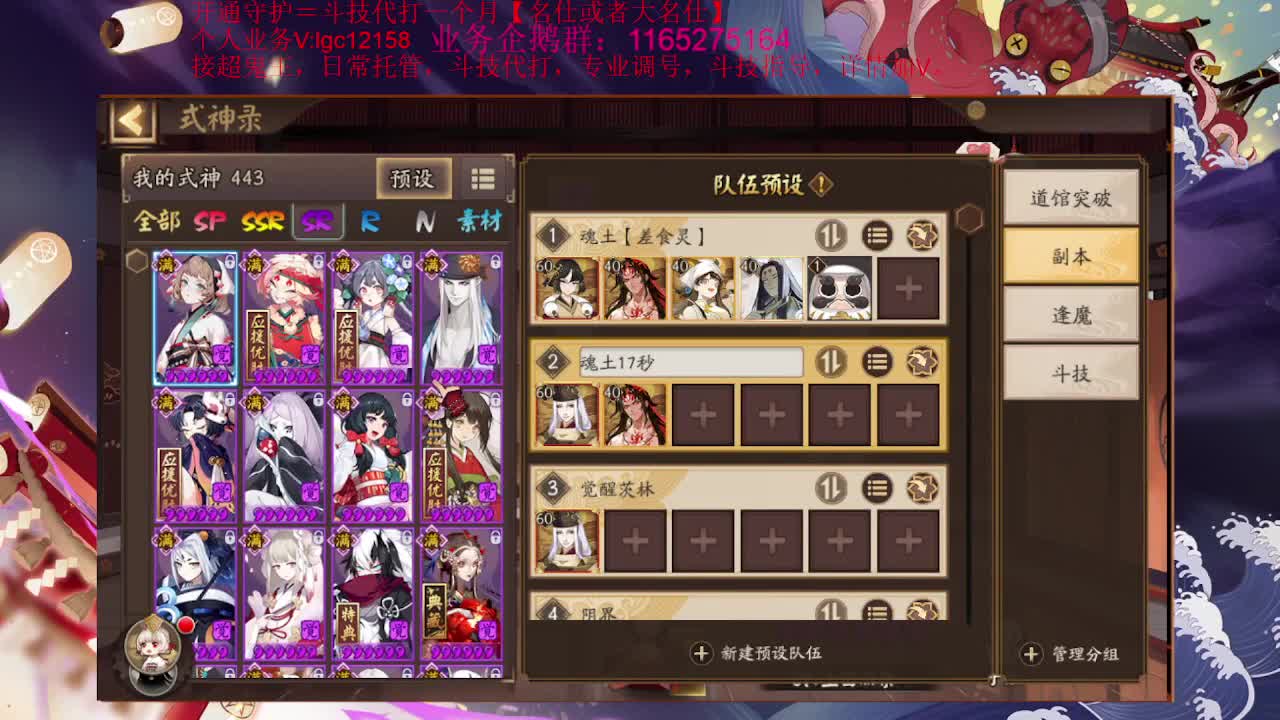The image size is (1280, 720).
Task: Switch to the 逢魔 category tab
Action: pyautogui.click(x=1070, y=315)
